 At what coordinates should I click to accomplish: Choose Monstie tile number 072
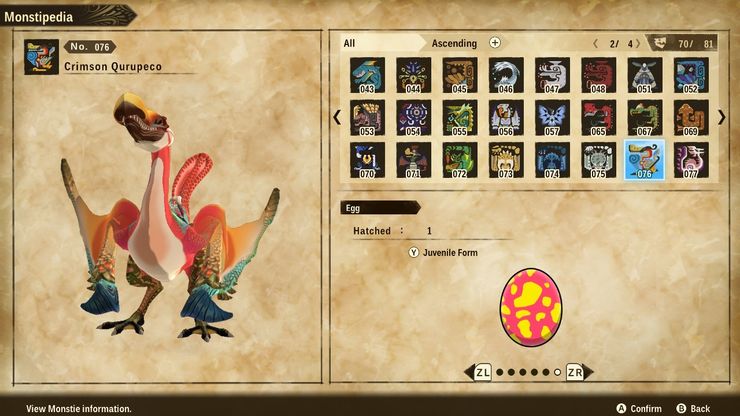point(458,160)
